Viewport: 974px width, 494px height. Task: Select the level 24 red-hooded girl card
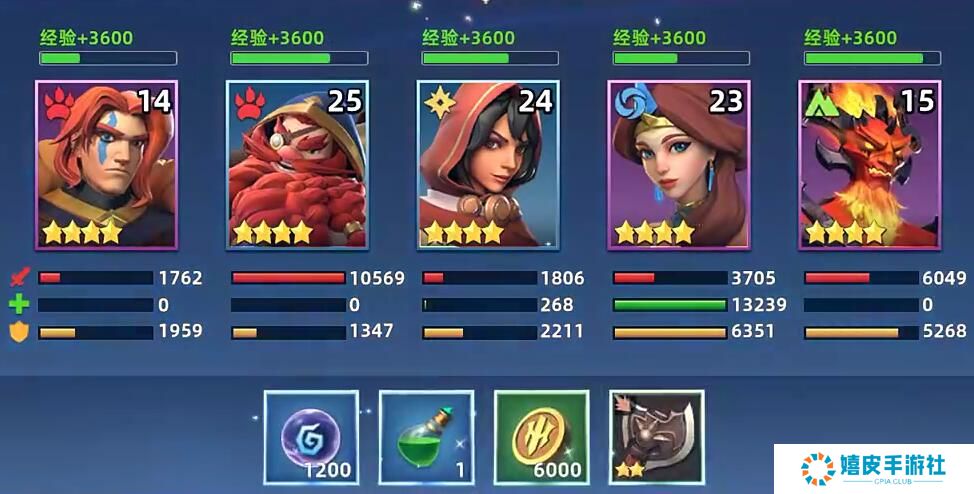[x=488, y=165]
